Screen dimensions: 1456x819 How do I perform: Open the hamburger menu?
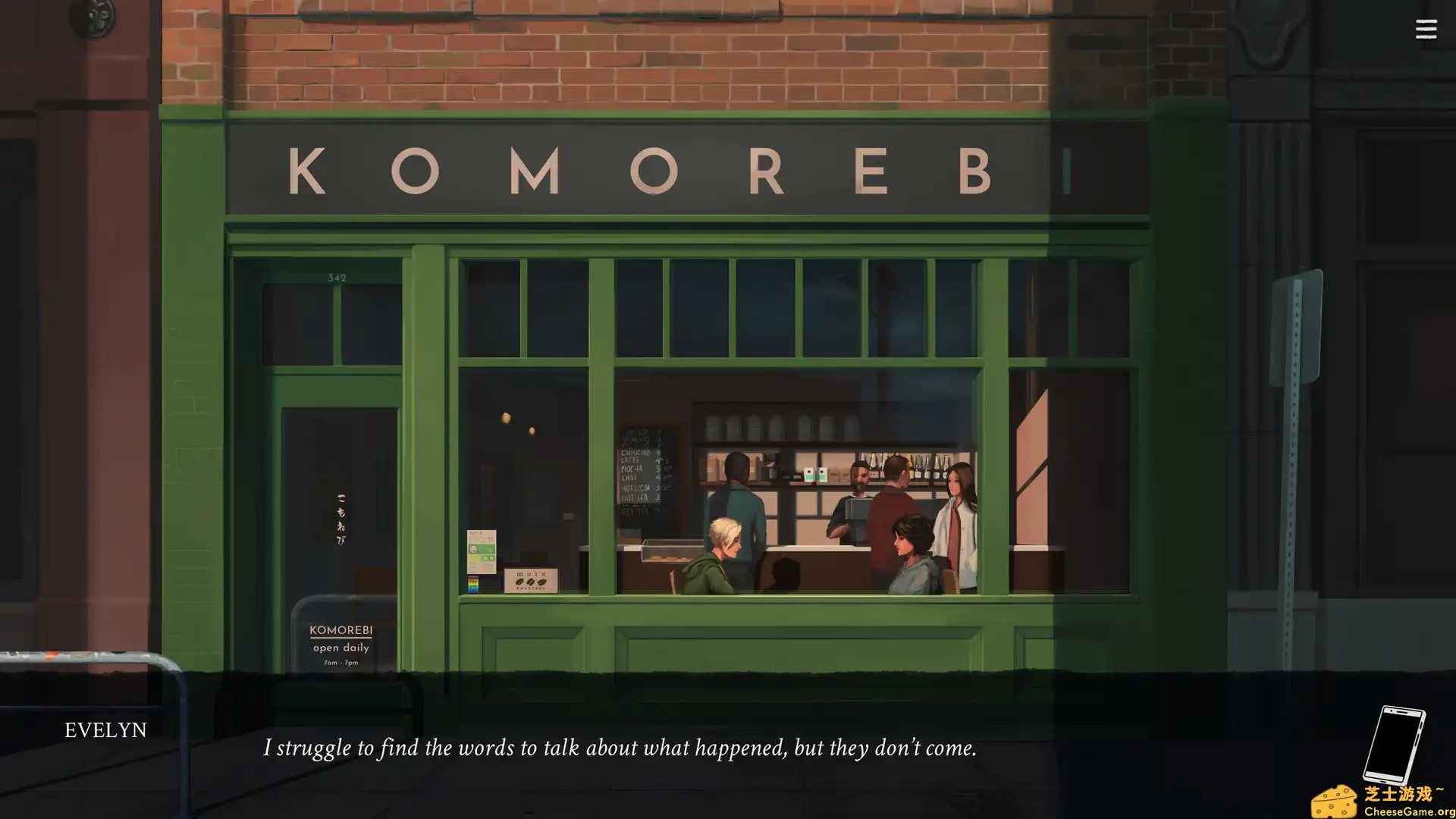[x=1426, y=29]
